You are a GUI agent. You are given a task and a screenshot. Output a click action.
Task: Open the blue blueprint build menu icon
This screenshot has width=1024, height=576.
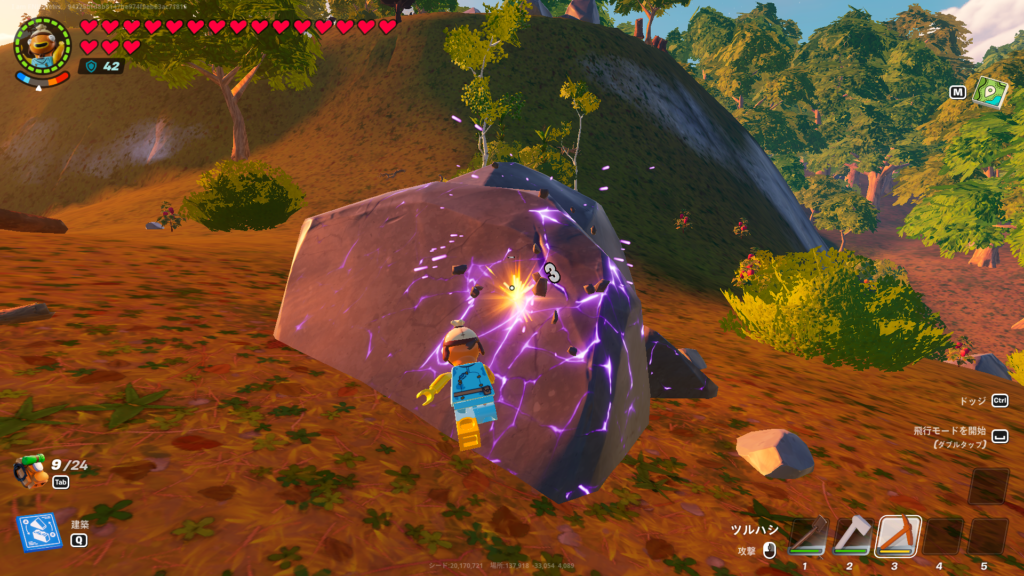(36, 533)
